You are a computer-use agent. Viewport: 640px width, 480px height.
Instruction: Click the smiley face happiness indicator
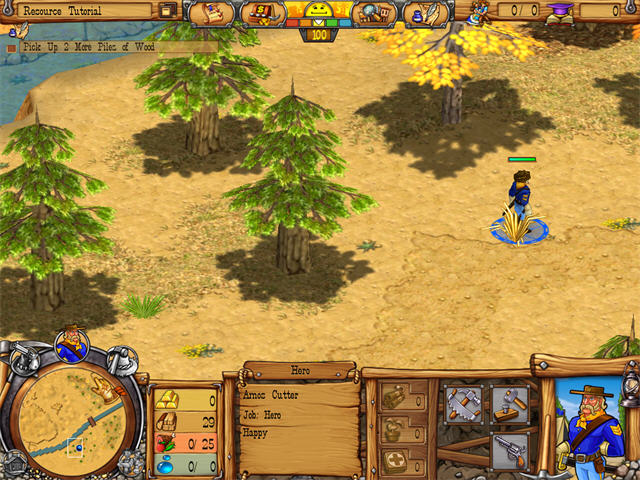coord(318,12)
